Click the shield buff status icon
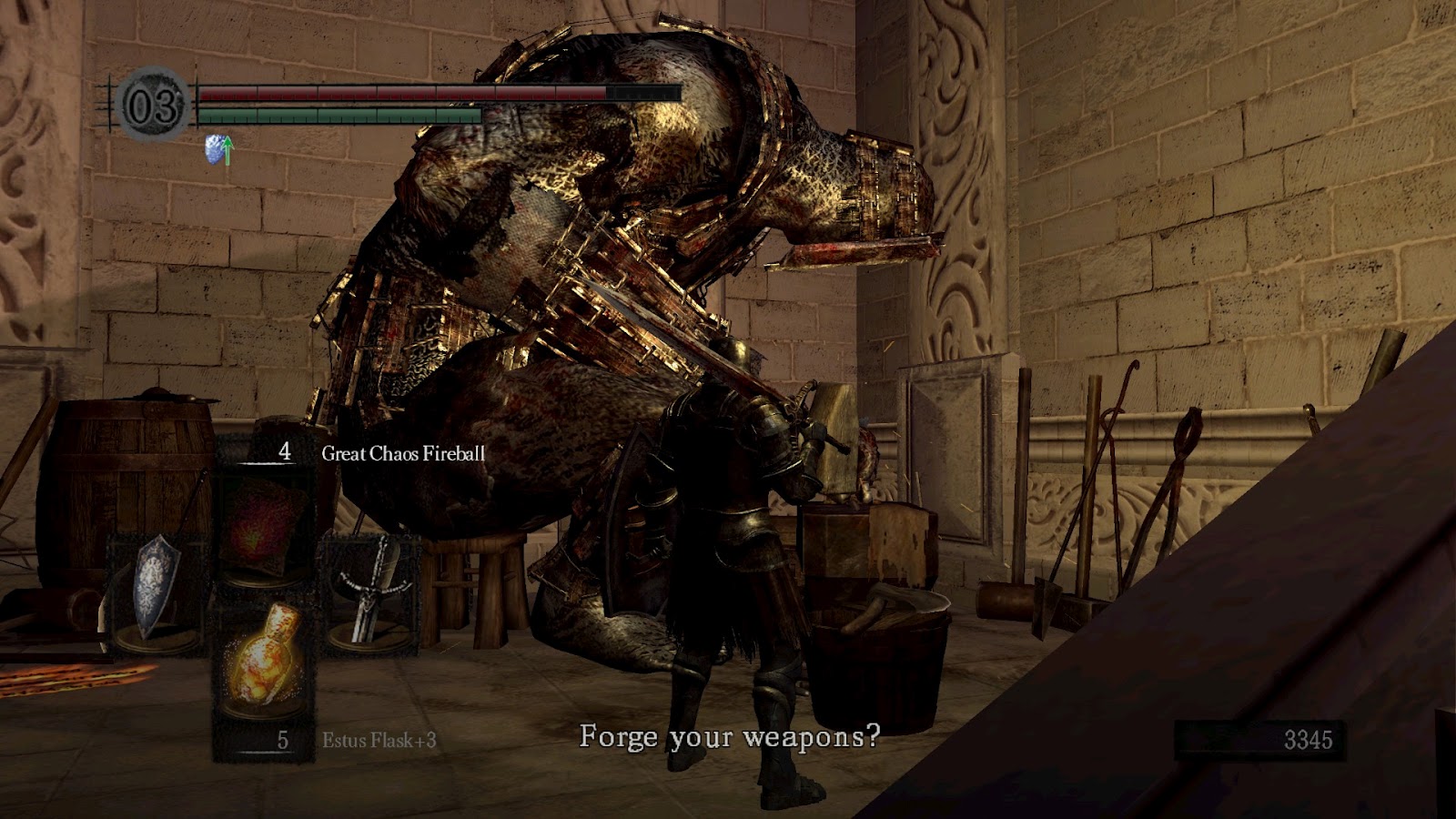The width and height of the screenshot is (1456, 819). click(x=218, y=150)
